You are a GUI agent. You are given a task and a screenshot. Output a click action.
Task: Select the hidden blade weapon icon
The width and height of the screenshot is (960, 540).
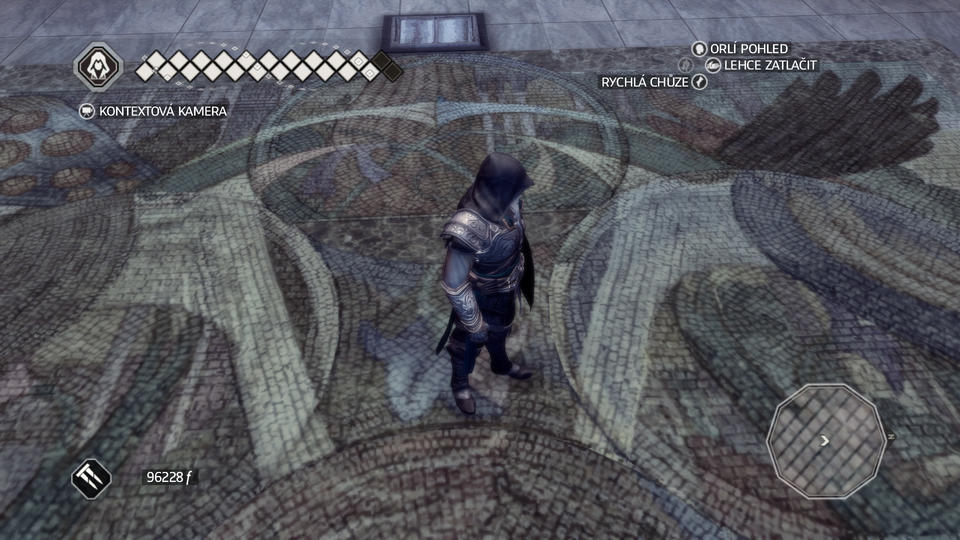[x=92, y=477]
